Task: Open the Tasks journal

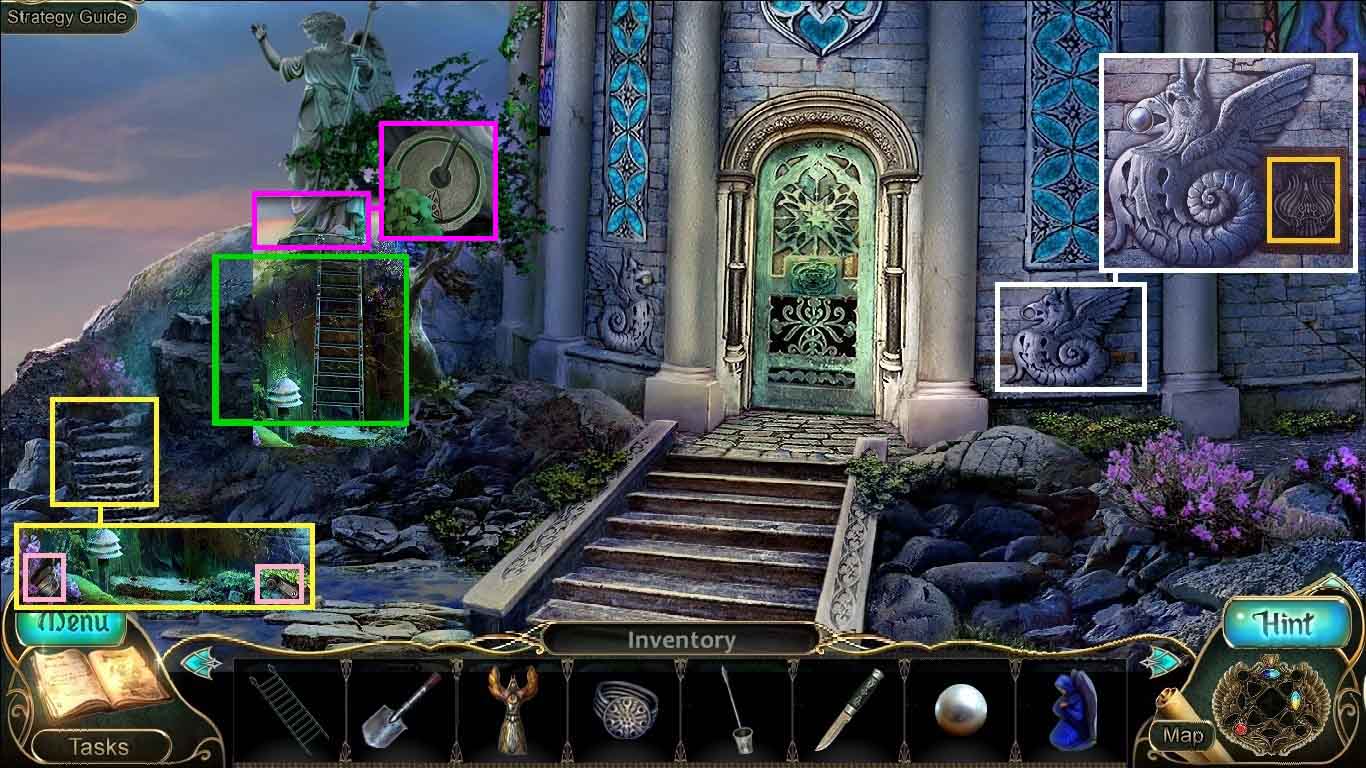Action: tap(98, 746)
